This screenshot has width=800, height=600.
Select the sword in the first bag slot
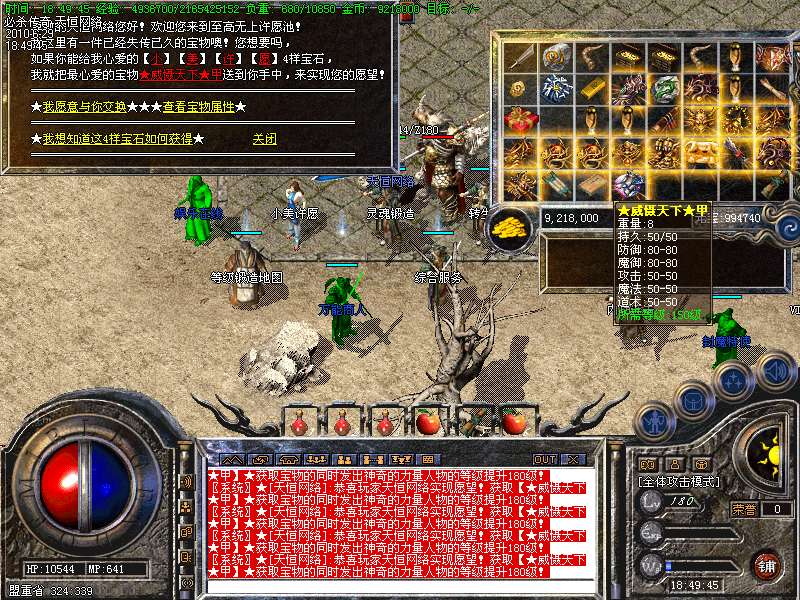pyautogui.click(x=520, y=57)
